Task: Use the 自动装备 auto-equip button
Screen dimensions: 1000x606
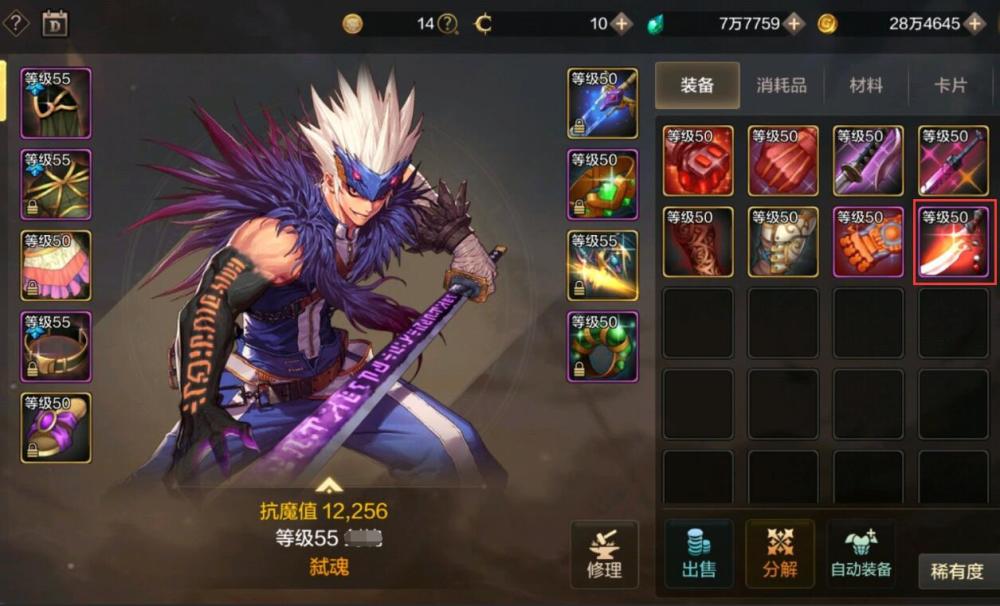Action: tap(861, 553)
